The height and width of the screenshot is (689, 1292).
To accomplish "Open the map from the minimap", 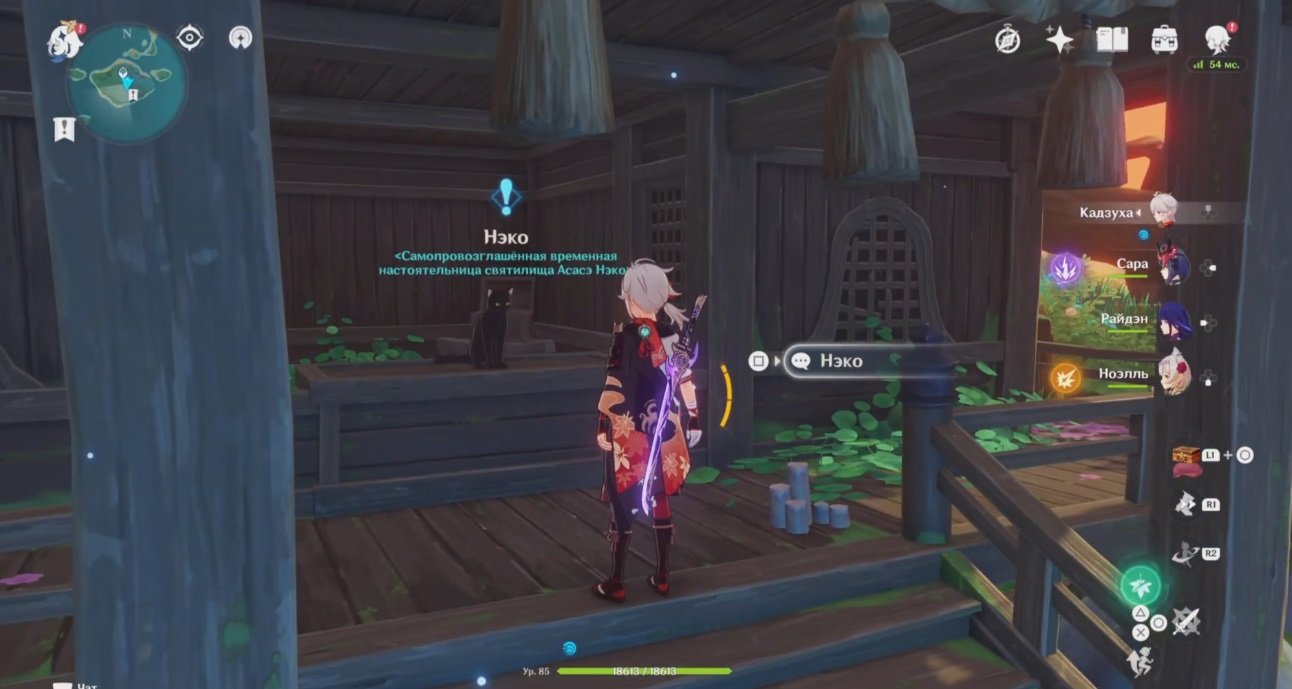I will click(125, 81).
